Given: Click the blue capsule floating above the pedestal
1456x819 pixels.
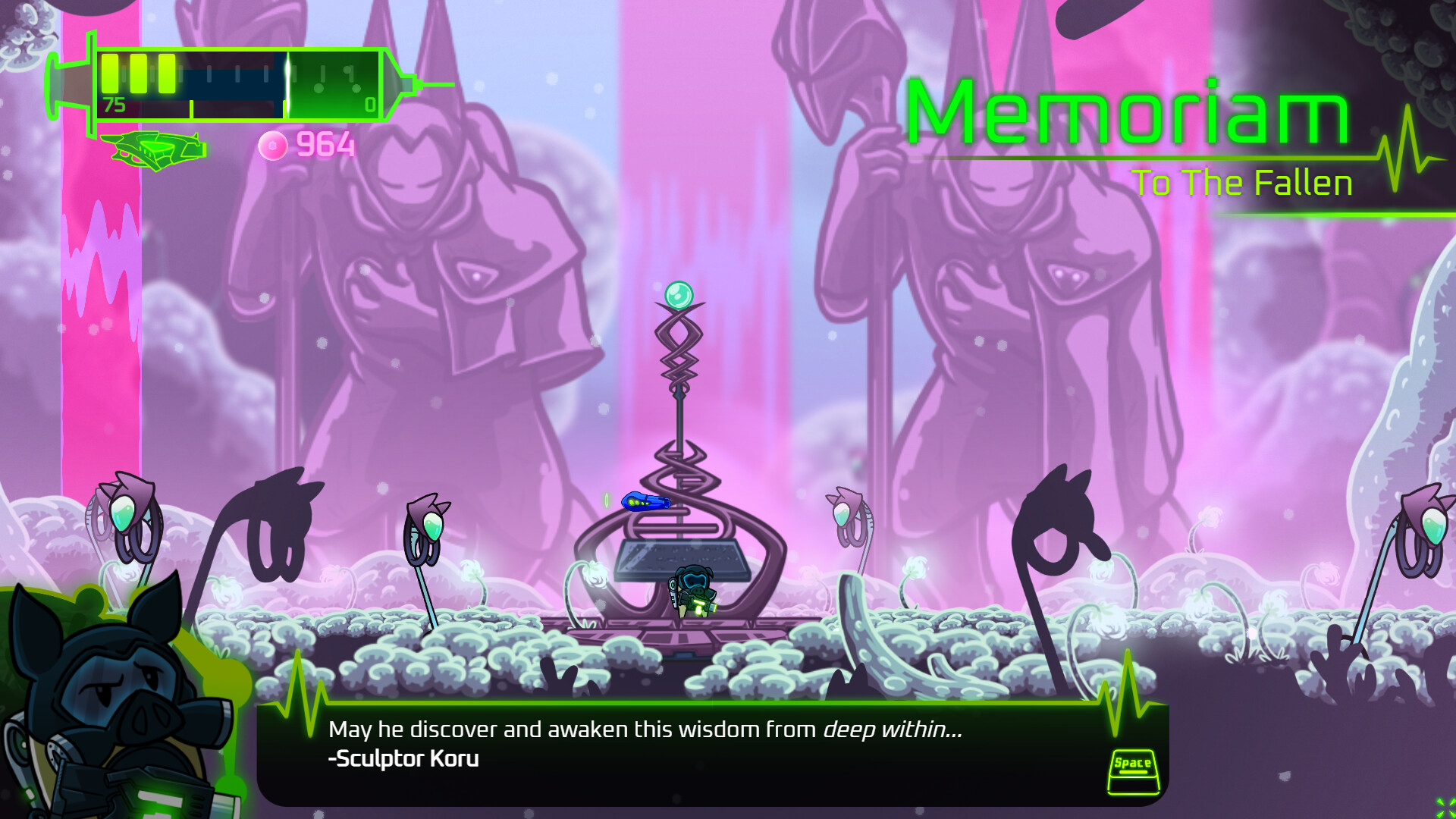Looking at the screenshot, I should click(646, 502).
